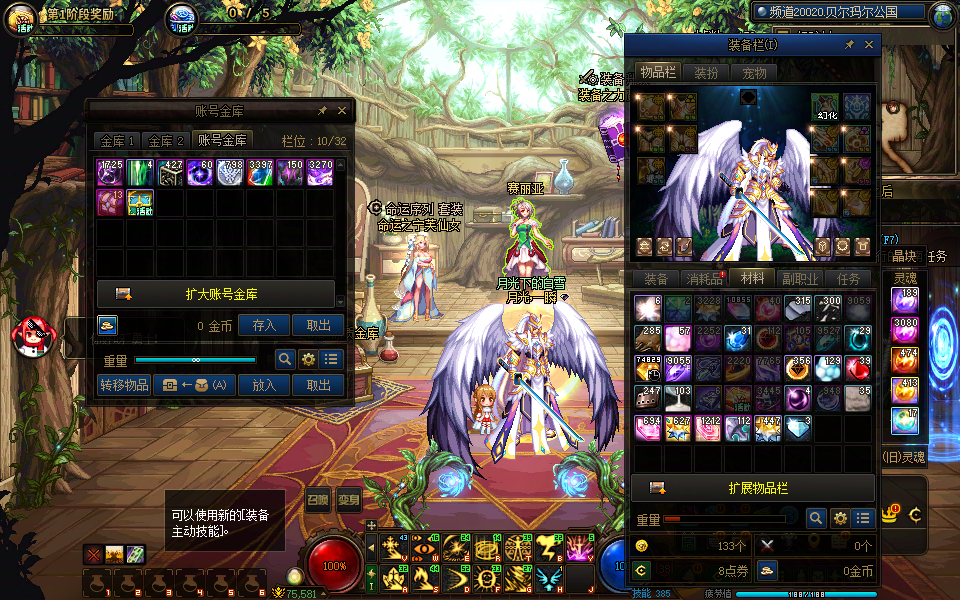Click the 存入 gold deposit button
Screen dimensions: 960x600
(x=264, y=325)
